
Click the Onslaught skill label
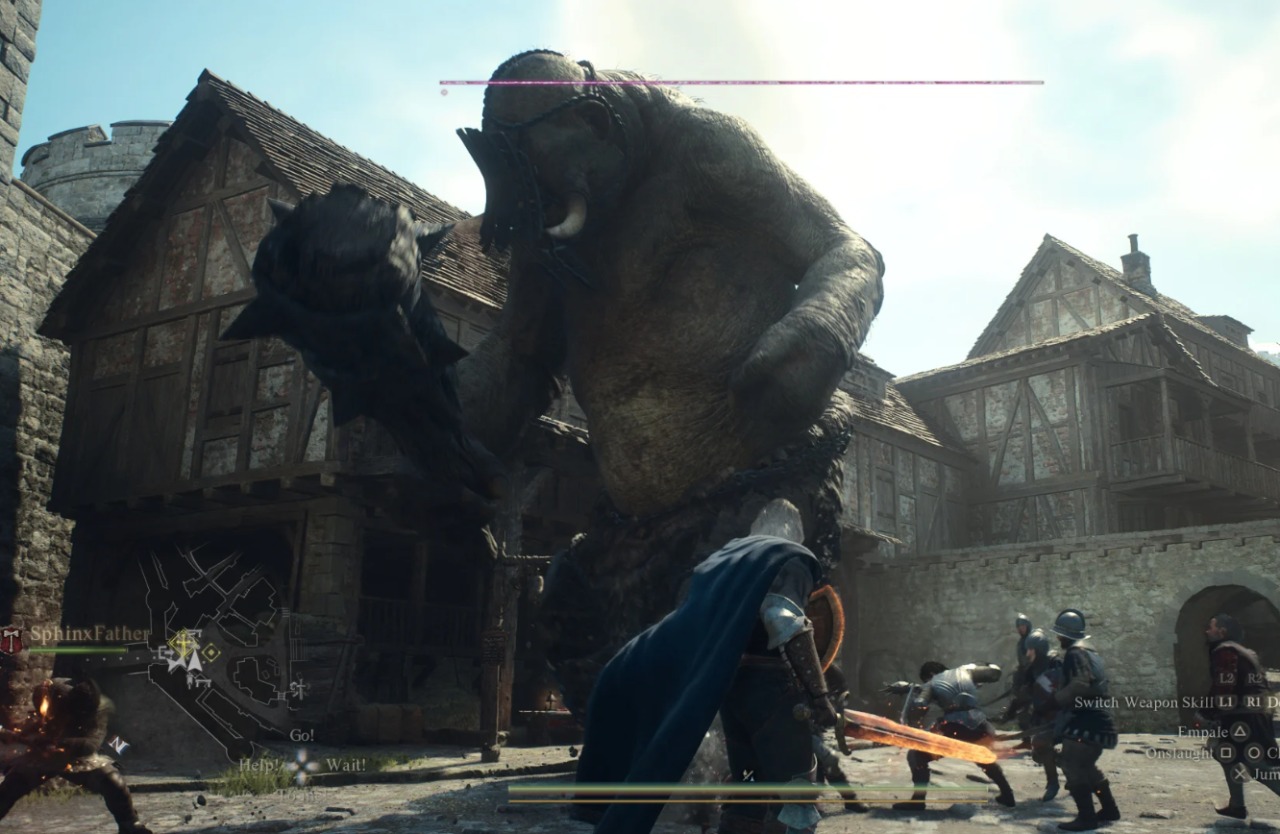[x=1179, y=752]
